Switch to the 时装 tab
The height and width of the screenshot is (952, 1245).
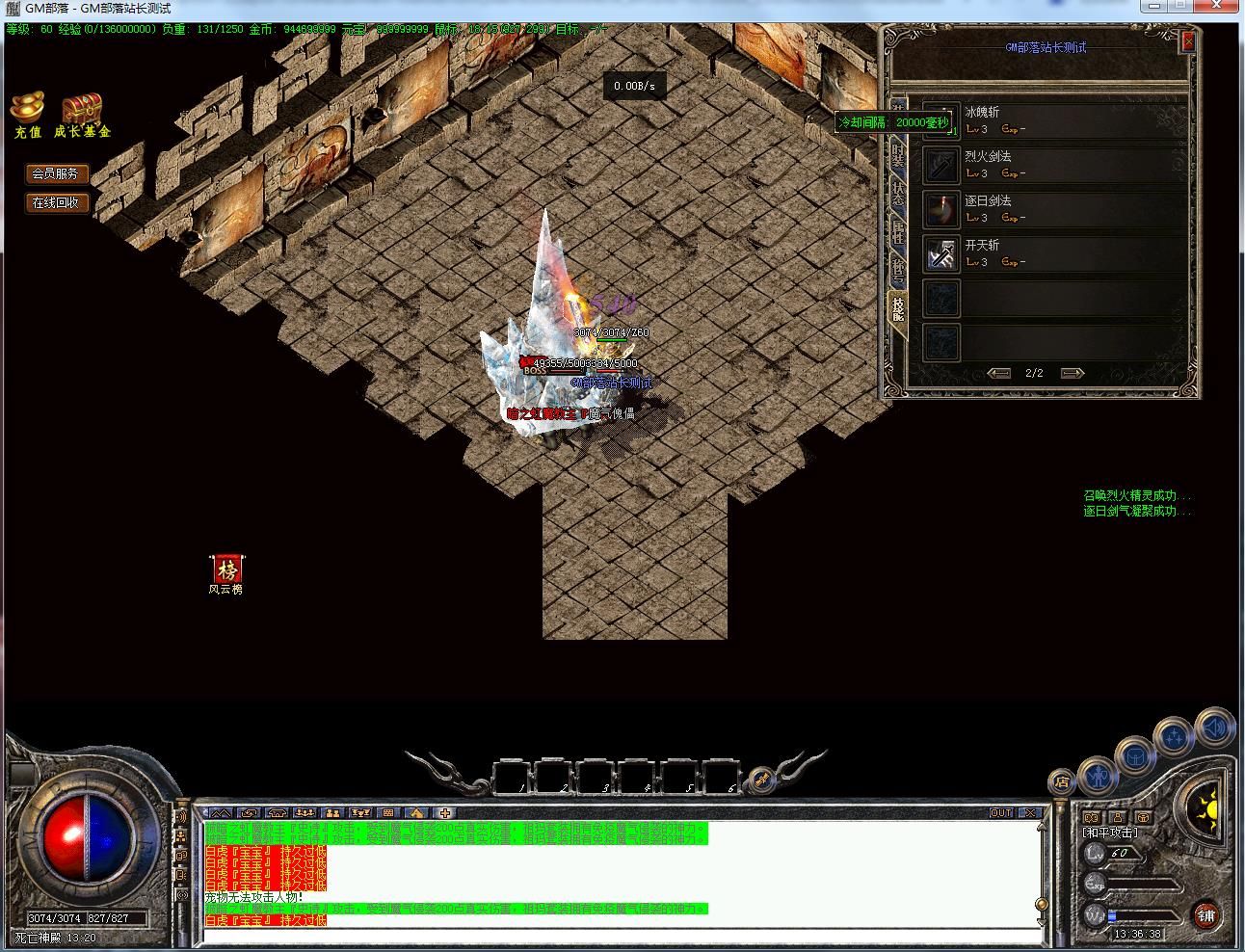[x=898, y=155]
